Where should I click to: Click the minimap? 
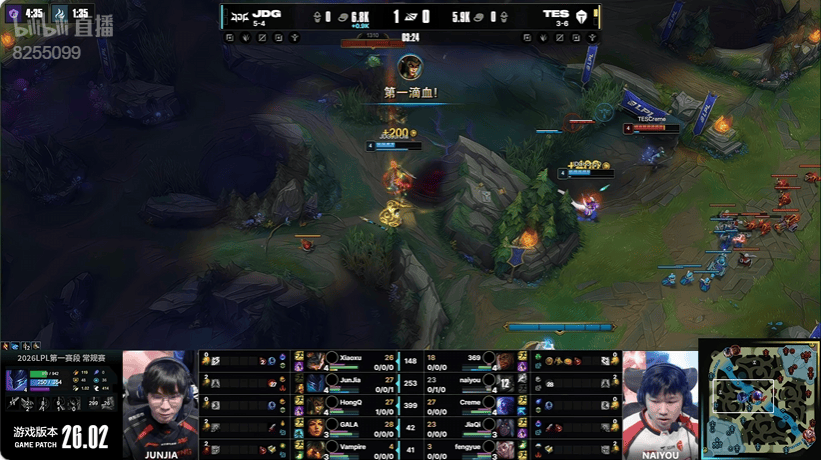pyautogui.click(x=760, y=398)
